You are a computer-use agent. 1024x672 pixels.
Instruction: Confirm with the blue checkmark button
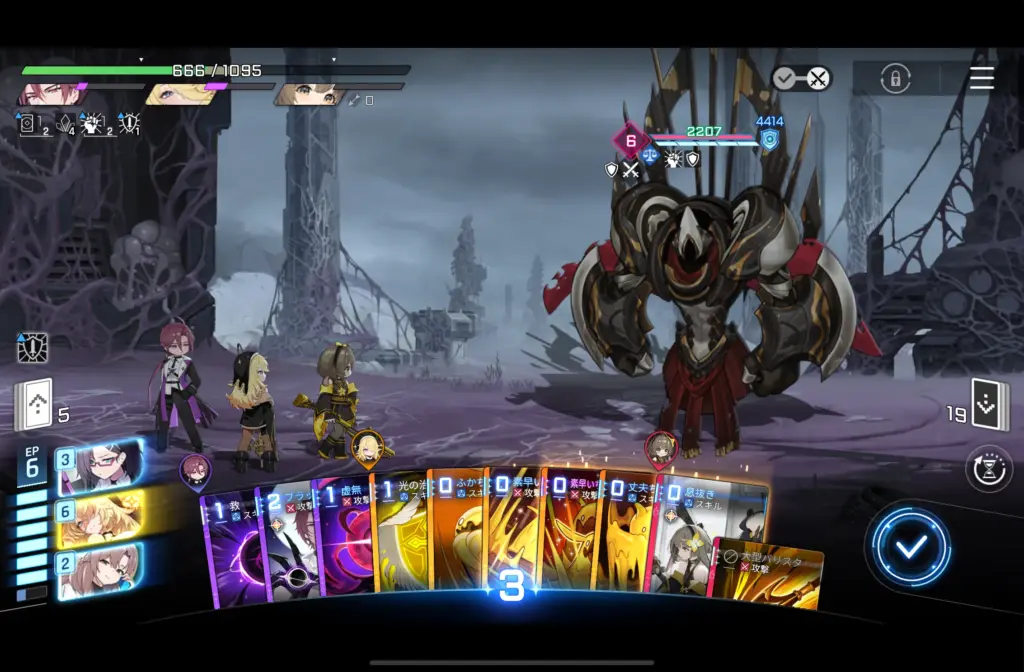[x=910, y=546]
